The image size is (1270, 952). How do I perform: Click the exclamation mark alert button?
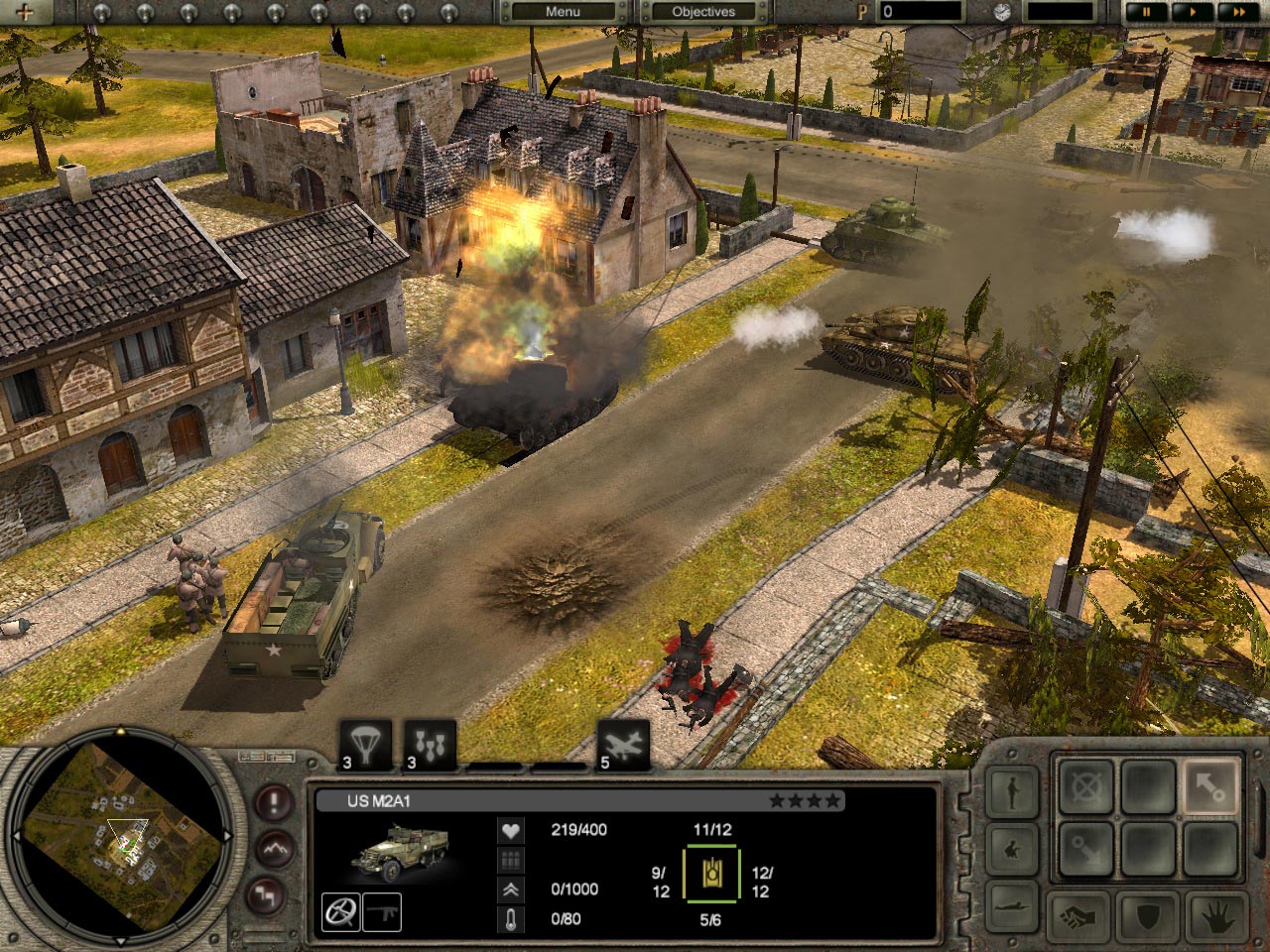[x=274, y=801]
